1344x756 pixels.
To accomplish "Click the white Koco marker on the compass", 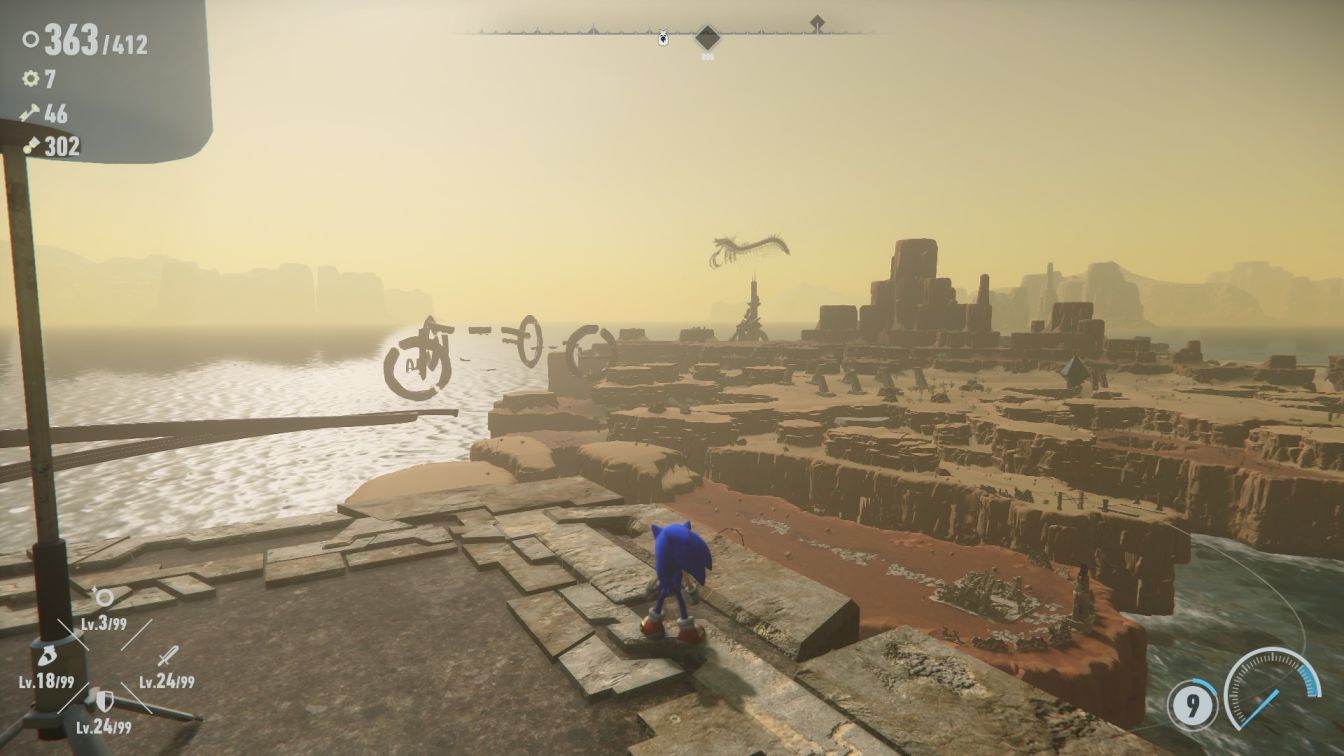I will click(x=662, y=38).
